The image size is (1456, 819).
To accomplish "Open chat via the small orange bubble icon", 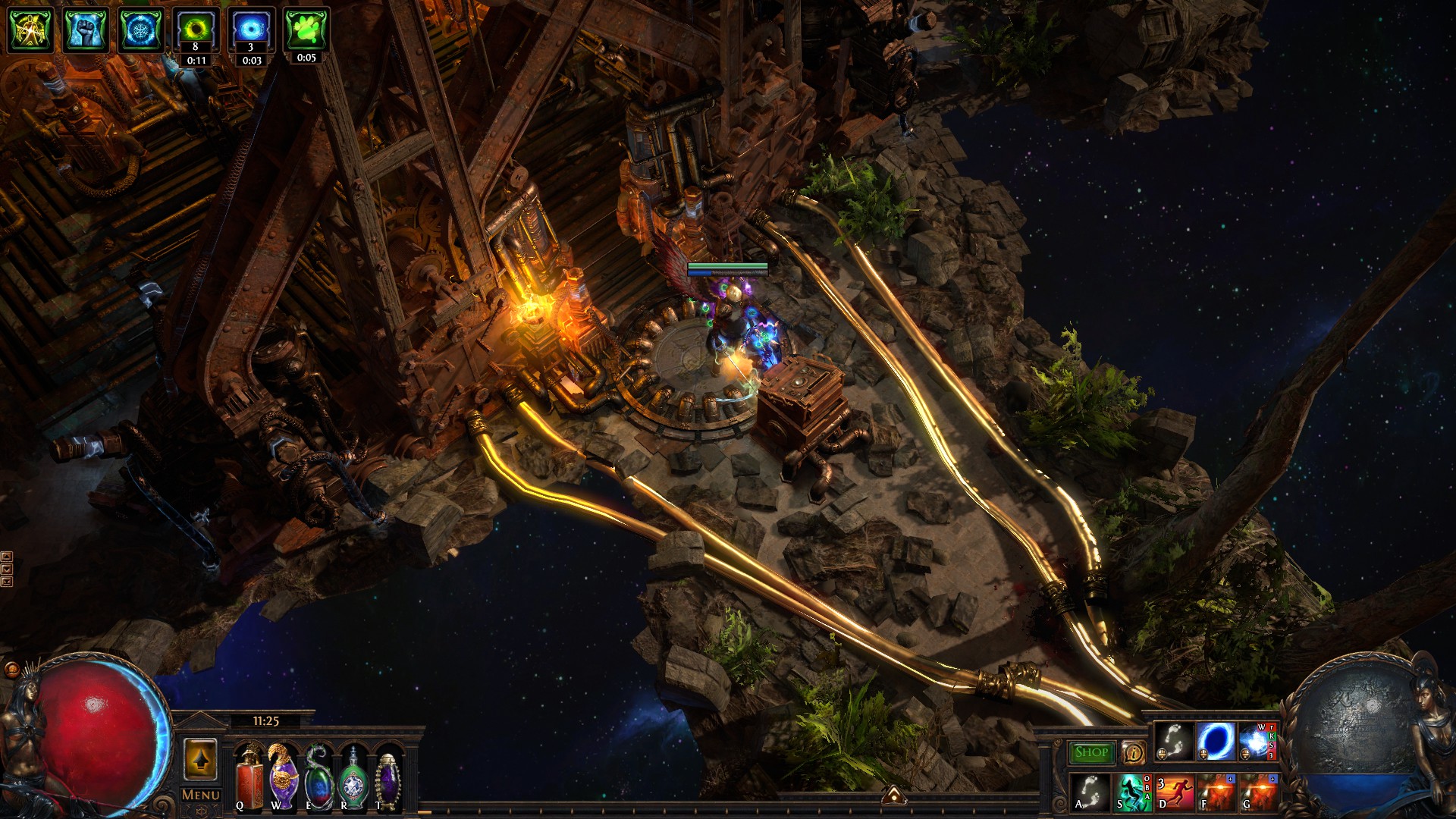I will pos(11,670).
